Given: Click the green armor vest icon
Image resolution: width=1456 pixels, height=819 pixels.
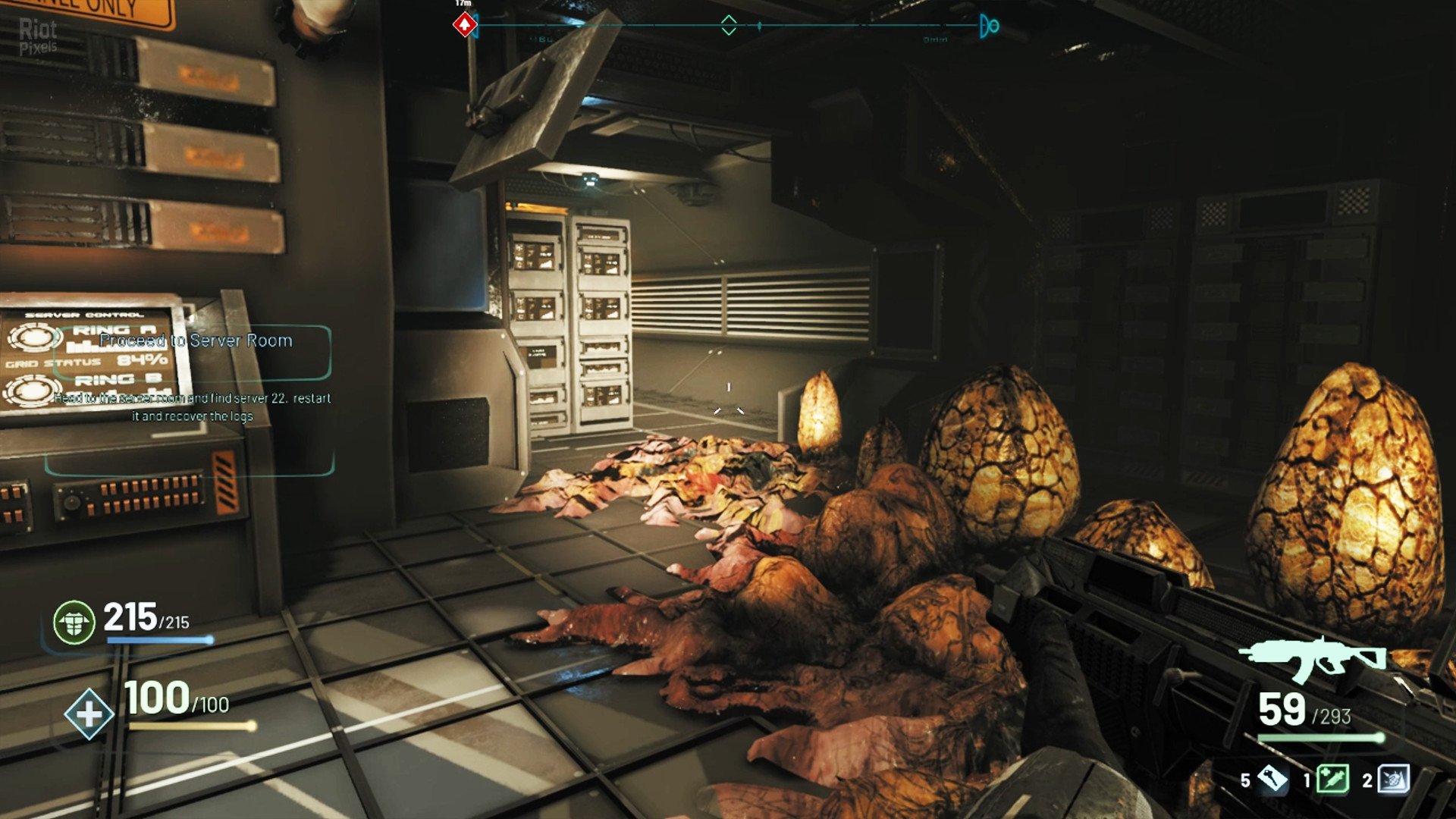Looking at the screenshot, I should point(74,622).
